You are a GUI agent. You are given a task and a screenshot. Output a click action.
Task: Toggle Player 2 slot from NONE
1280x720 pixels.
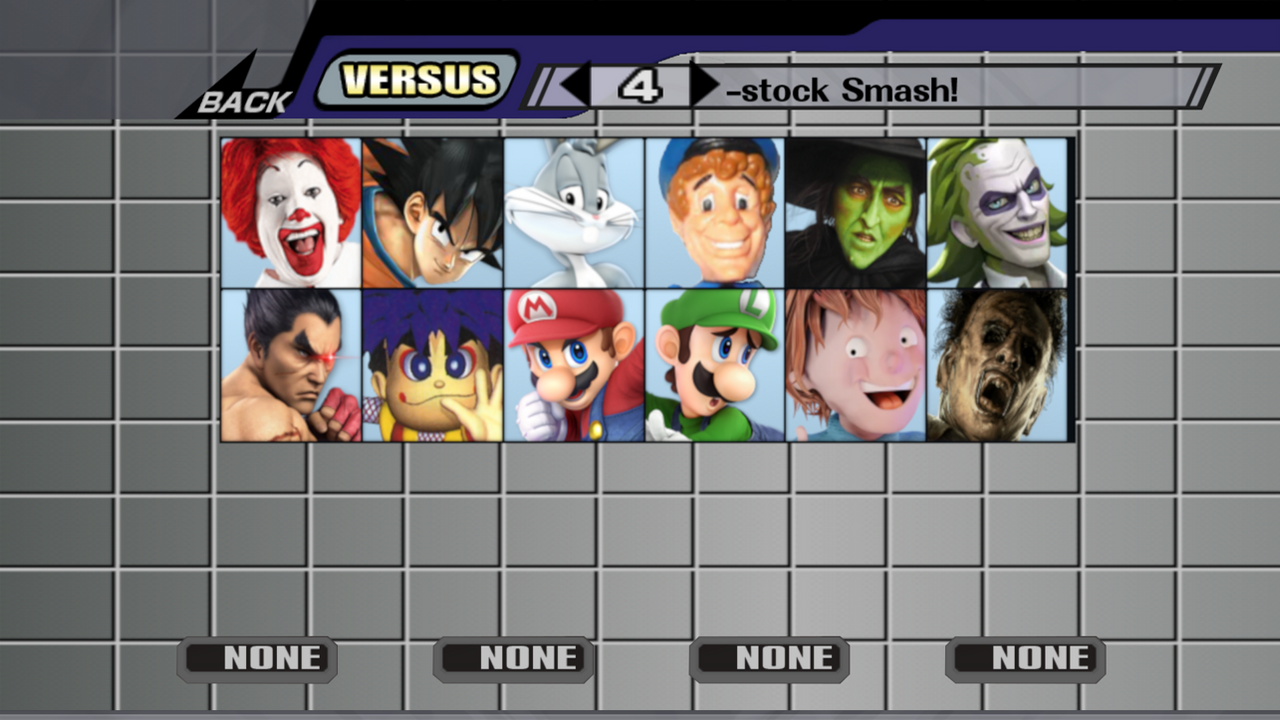(x=513, y=658)
